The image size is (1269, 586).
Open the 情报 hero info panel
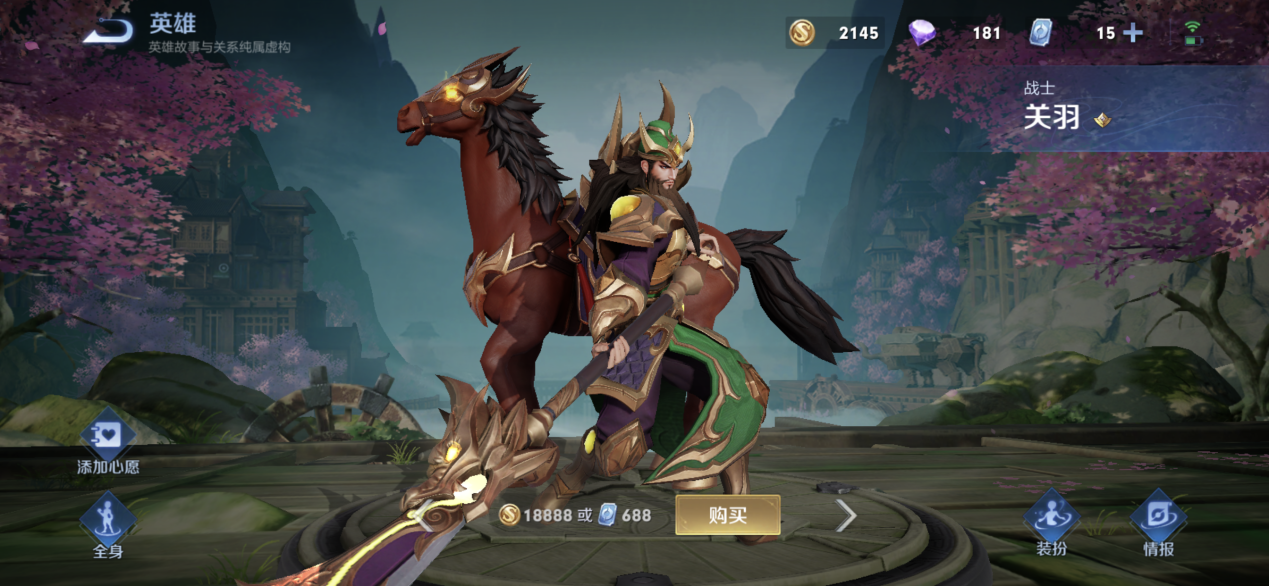point(1158,522)
